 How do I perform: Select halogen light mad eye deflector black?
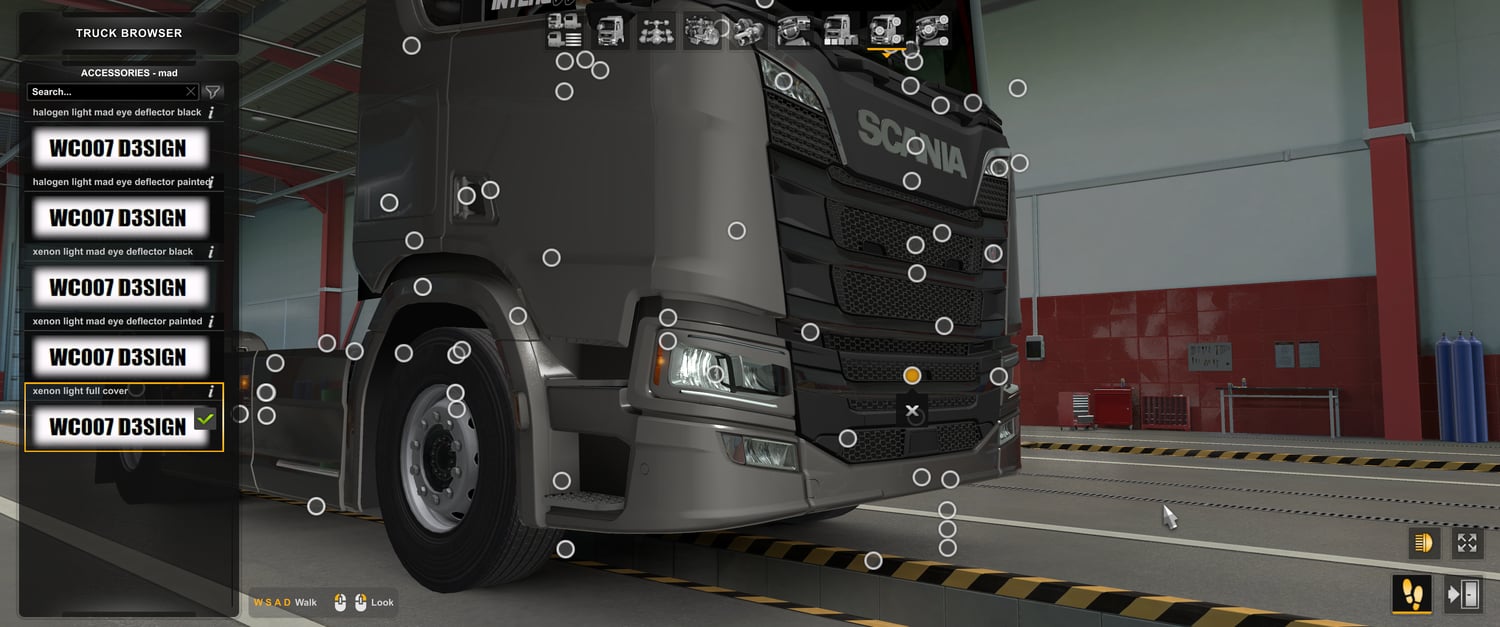[118, 148]
